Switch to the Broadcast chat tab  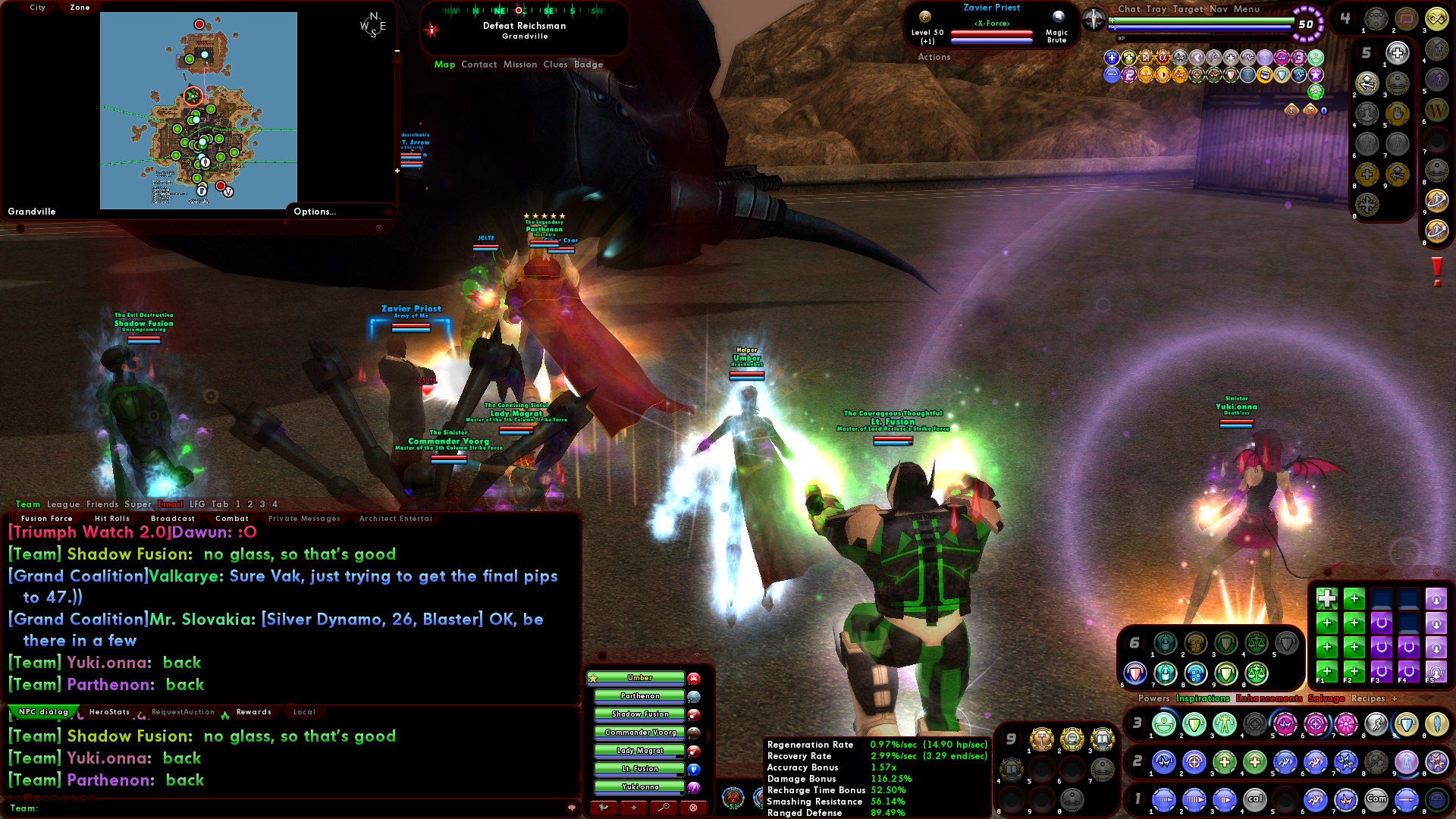click(173, 518)
